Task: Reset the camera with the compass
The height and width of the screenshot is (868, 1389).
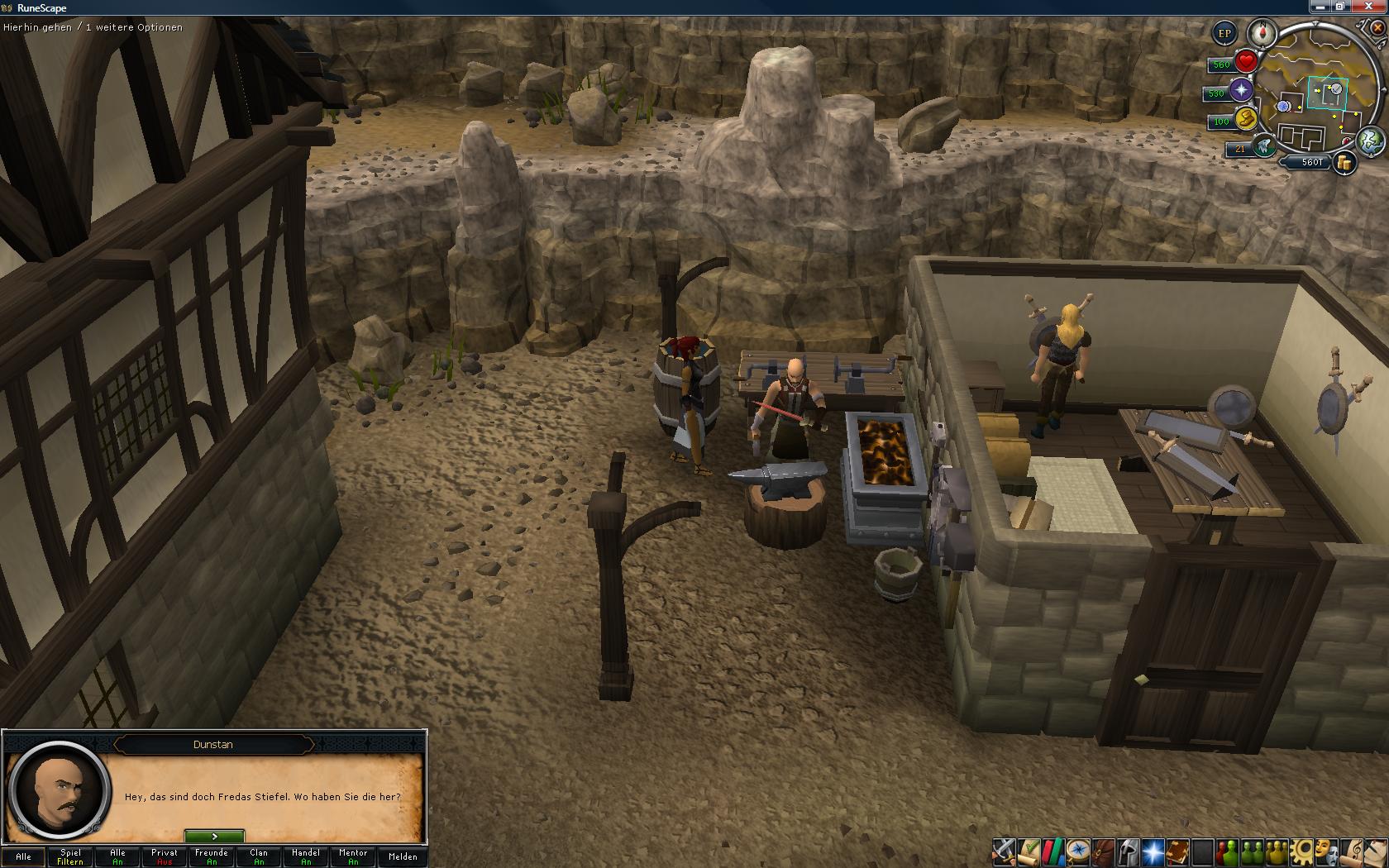Action: (x=1263, y=34)
